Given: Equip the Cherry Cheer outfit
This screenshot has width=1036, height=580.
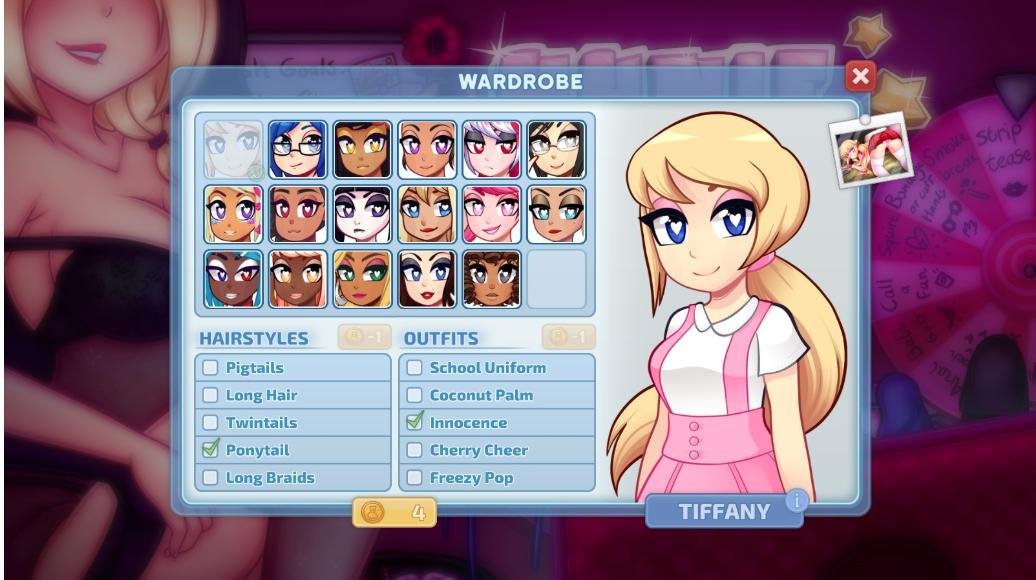Looking at the screenshot, I should click(x=415, y=450).
